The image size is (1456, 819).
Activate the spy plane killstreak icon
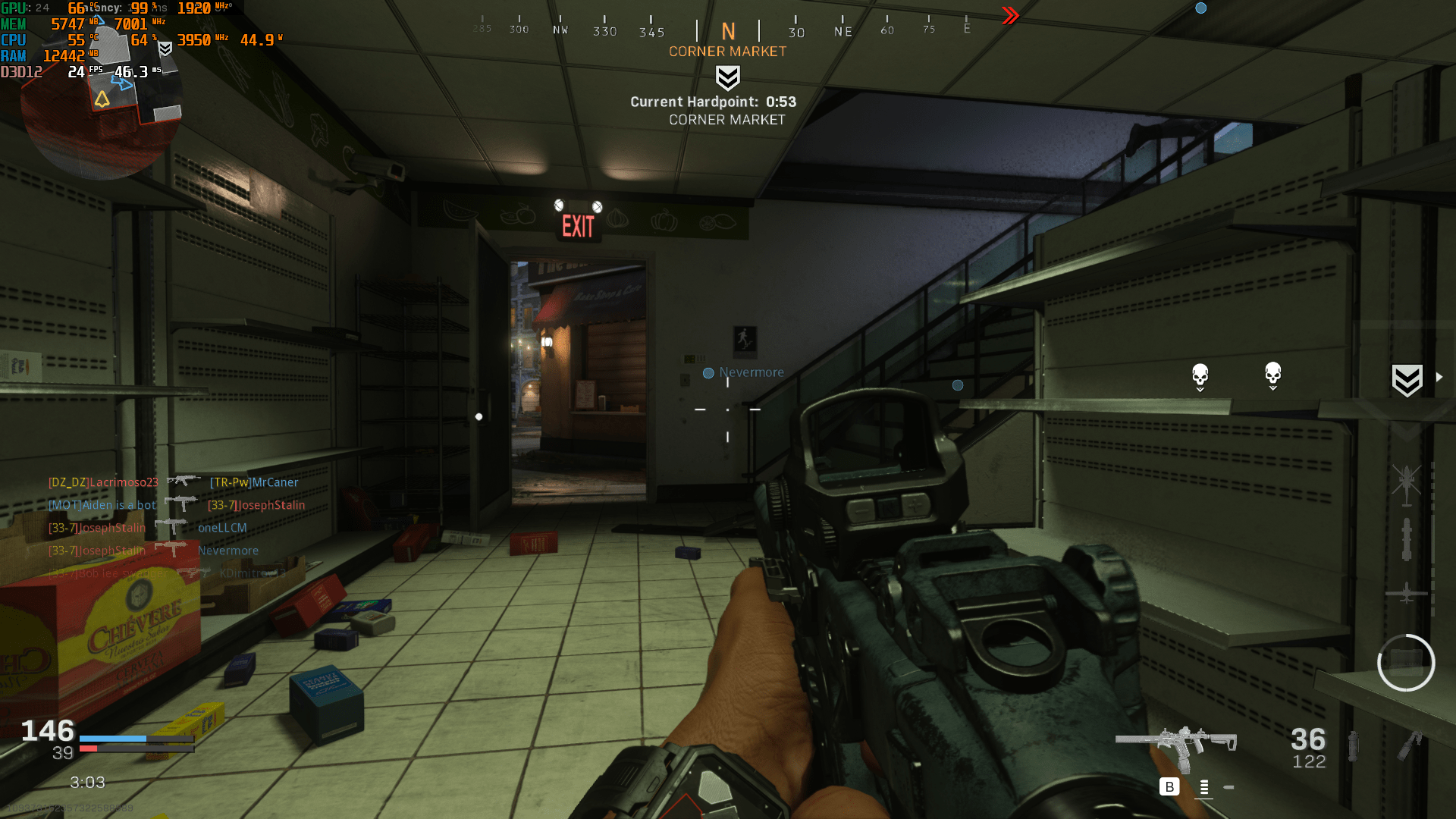tap(1407, 594)
